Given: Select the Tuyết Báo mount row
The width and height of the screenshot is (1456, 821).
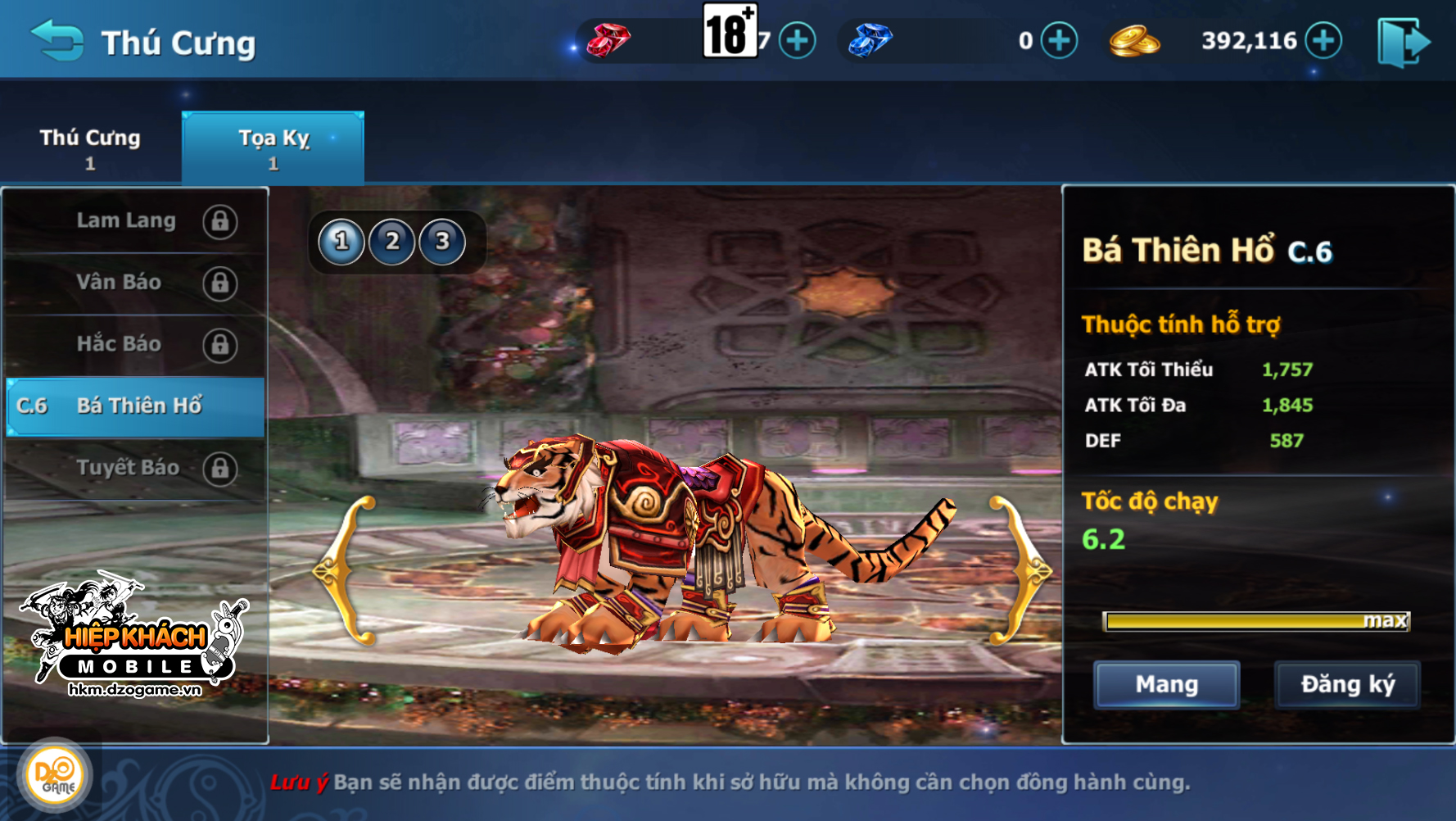Looking at the screenshot, I should (x=135, y=468).
